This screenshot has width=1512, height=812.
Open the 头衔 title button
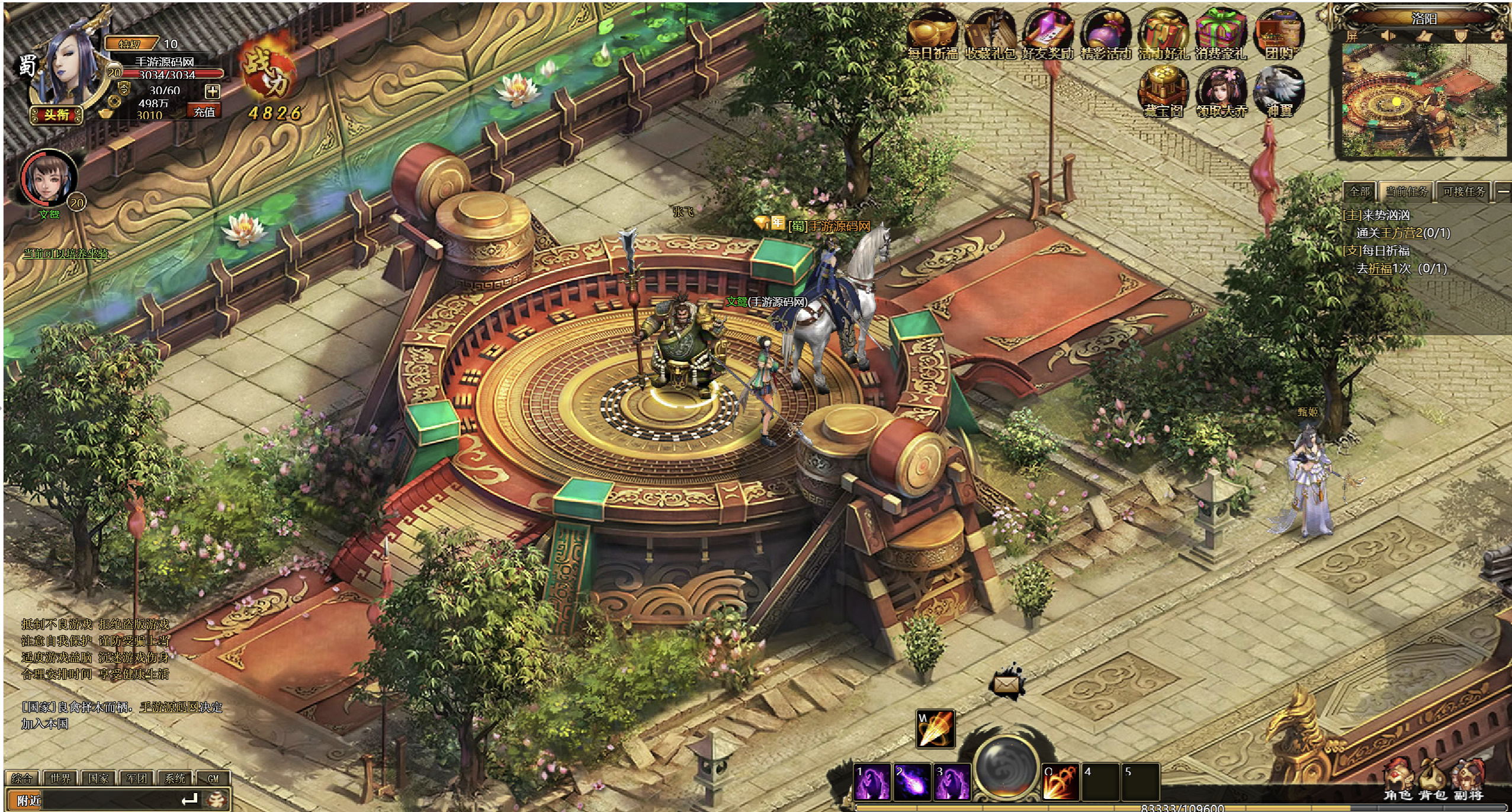56,115
